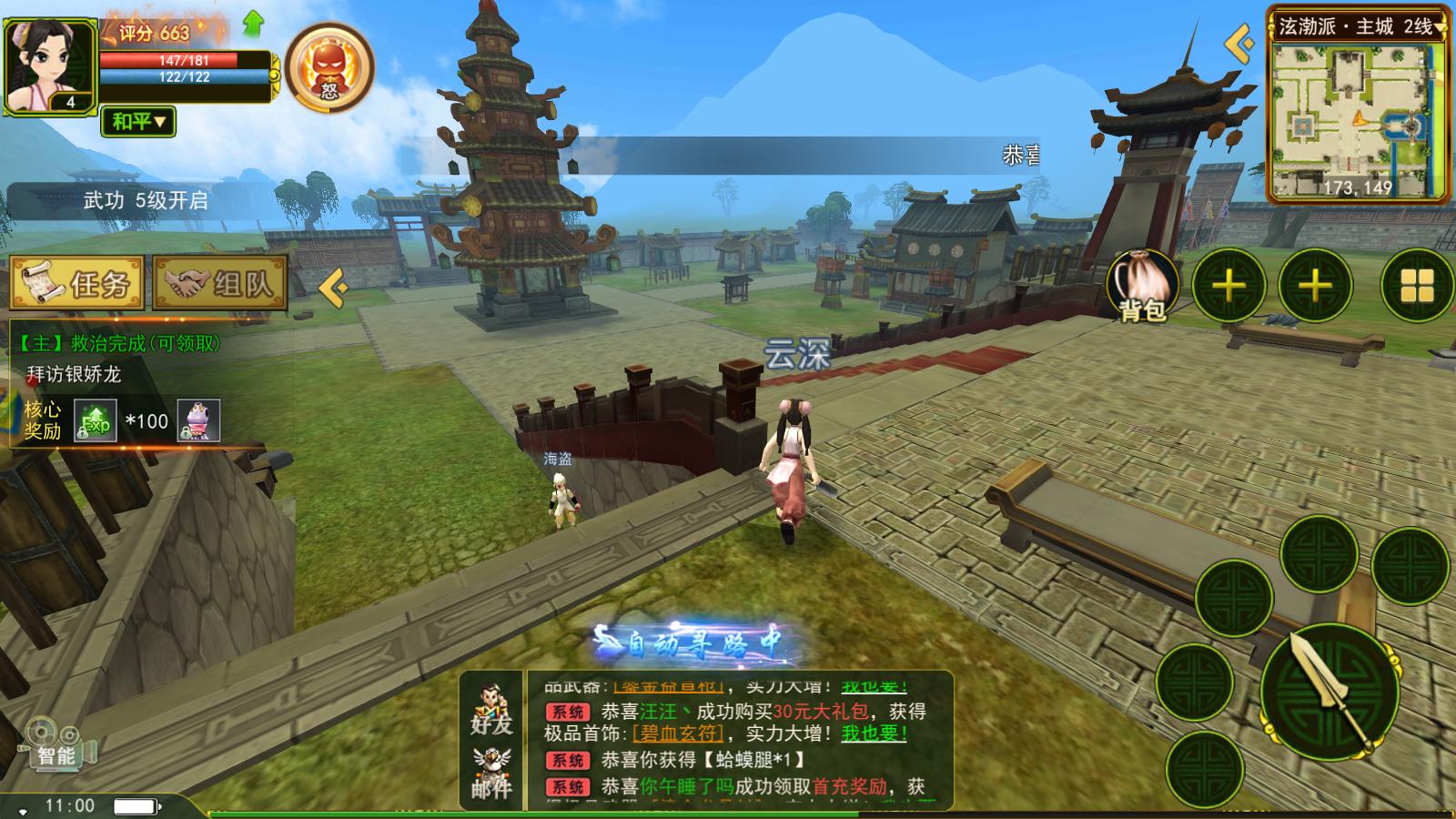This screenshot has height=819, width=1456.
Task: Open the 邮件 mailbox
Action: tap(491, 773)
